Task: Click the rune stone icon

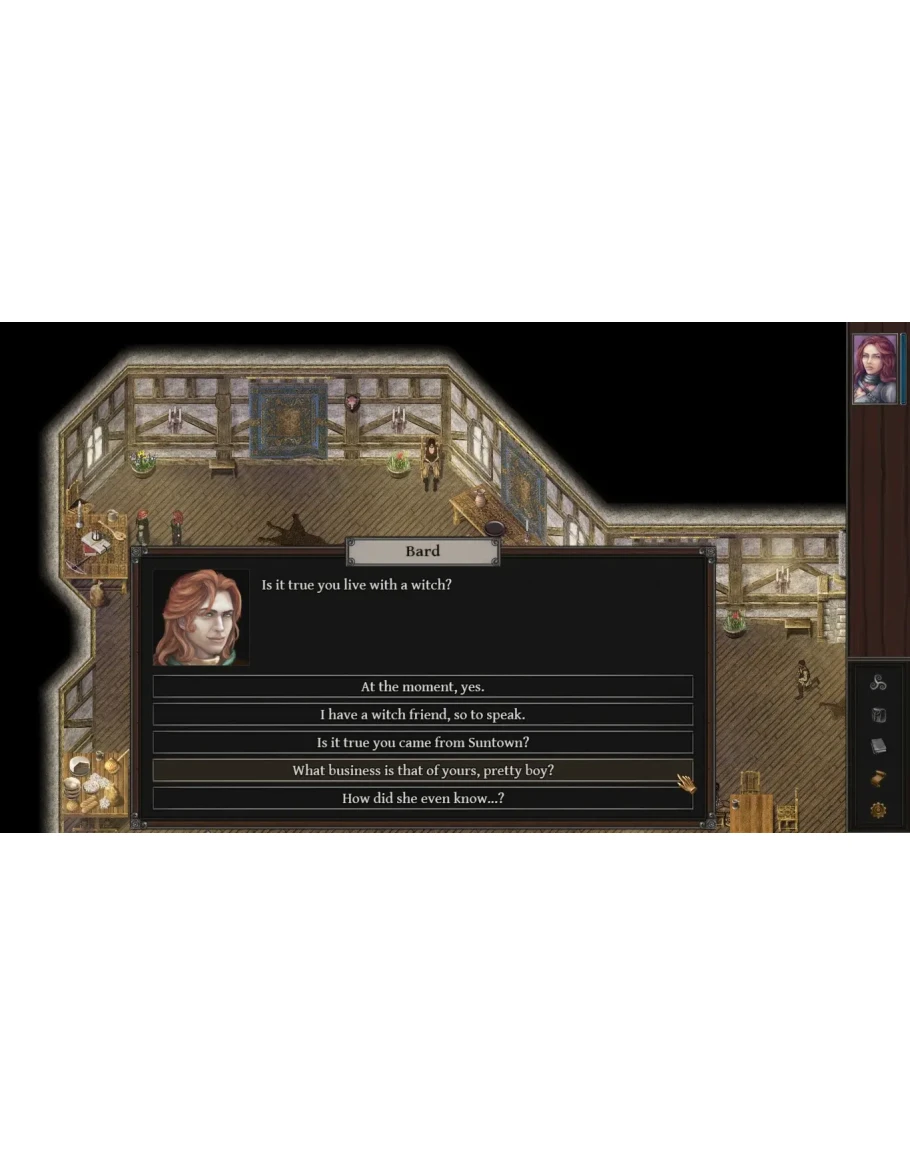Action: click(878, 715)
